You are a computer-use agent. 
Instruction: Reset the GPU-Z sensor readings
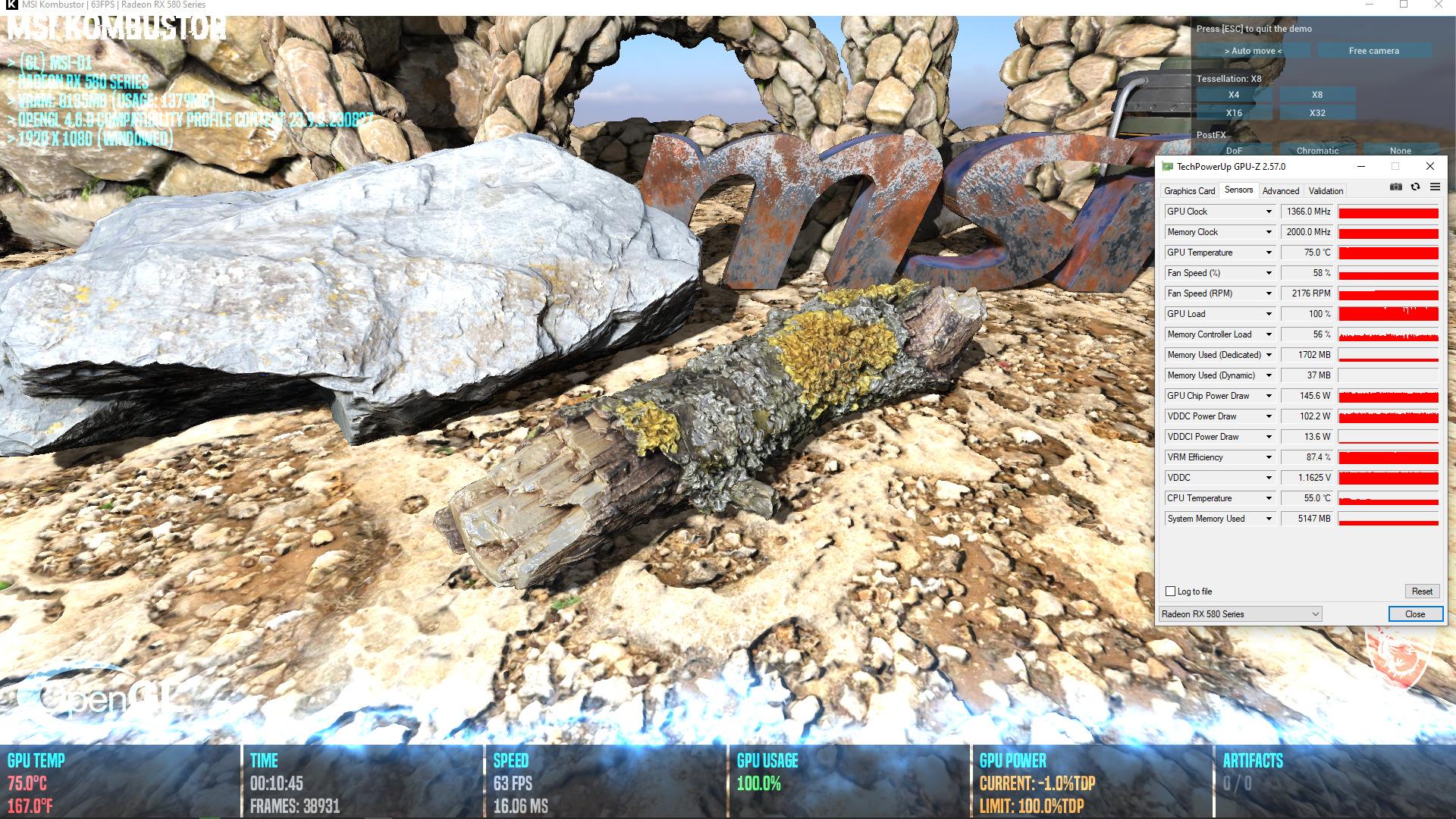[1422, 591]
